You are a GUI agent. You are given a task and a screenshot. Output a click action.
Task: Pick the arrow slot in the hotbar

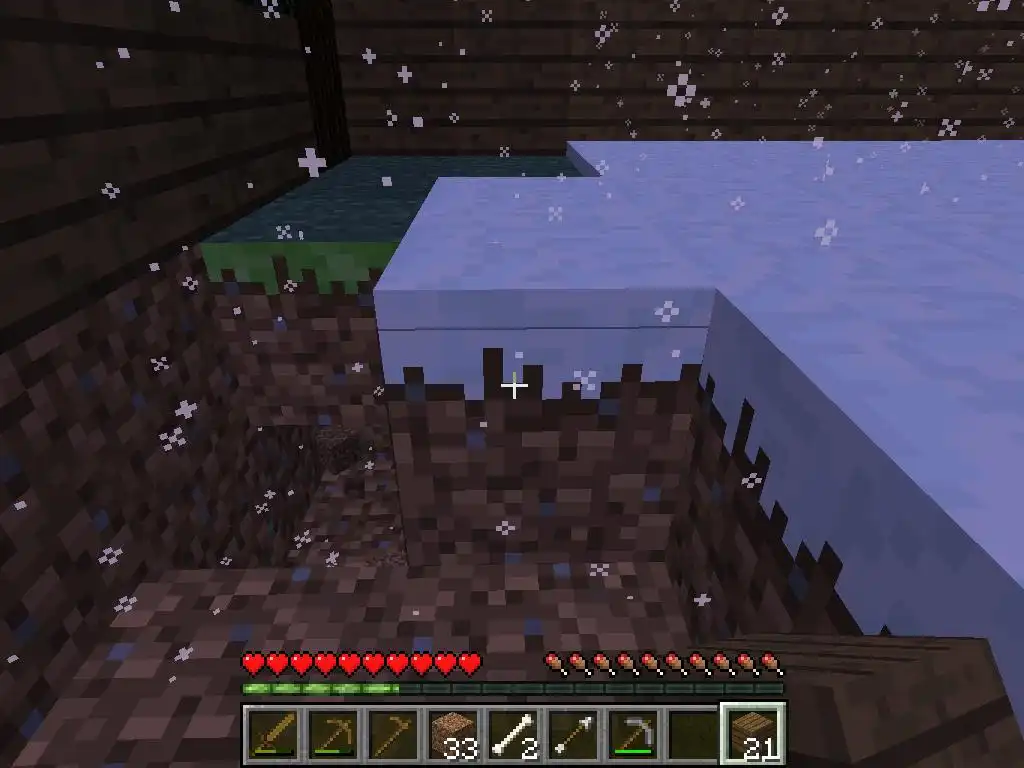tap(573, 735)
